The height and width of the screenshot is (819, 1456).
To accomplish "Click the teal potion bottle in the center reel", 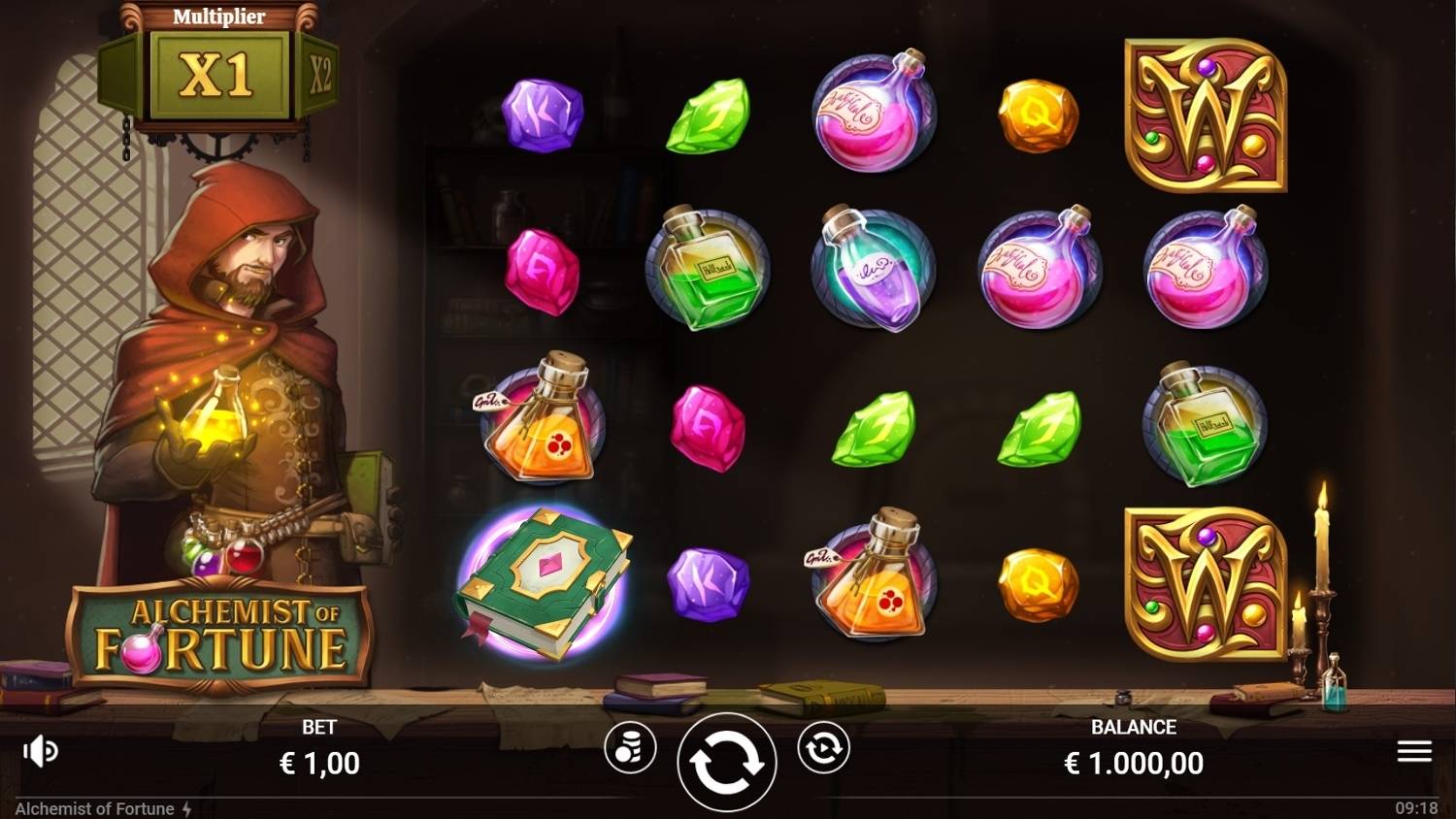I will click(x=872, y=272).
